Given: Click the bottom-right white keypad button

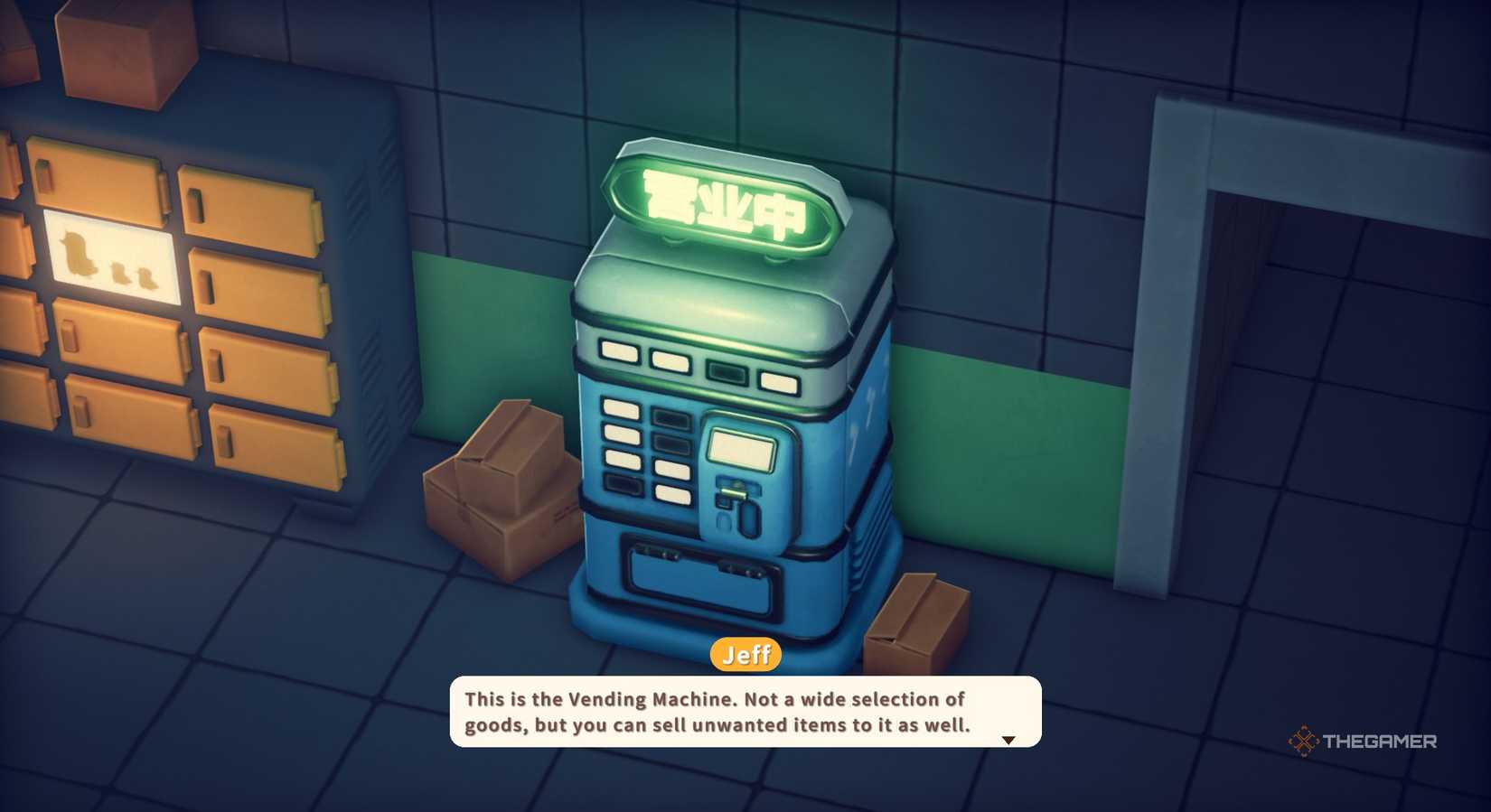Looking at the screenshot, I should [x=672, y=492].
